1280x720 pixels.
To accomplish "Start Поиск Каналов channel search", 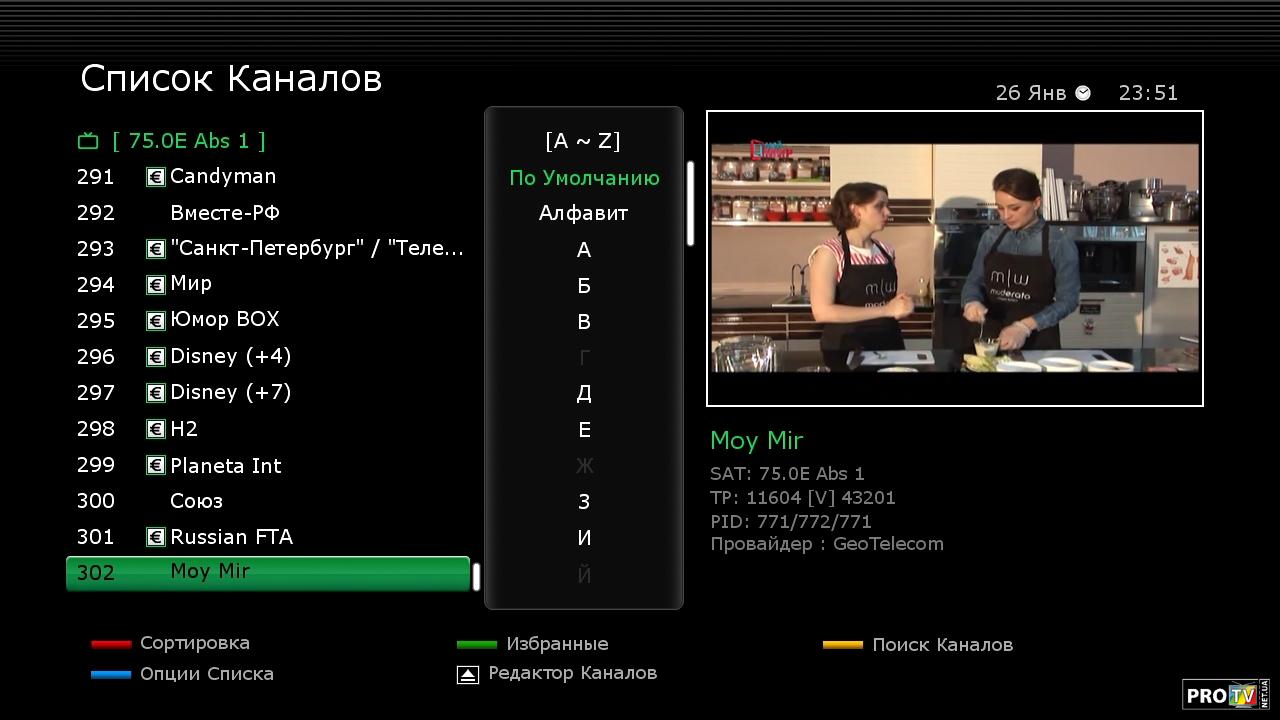I will point(941,645).
